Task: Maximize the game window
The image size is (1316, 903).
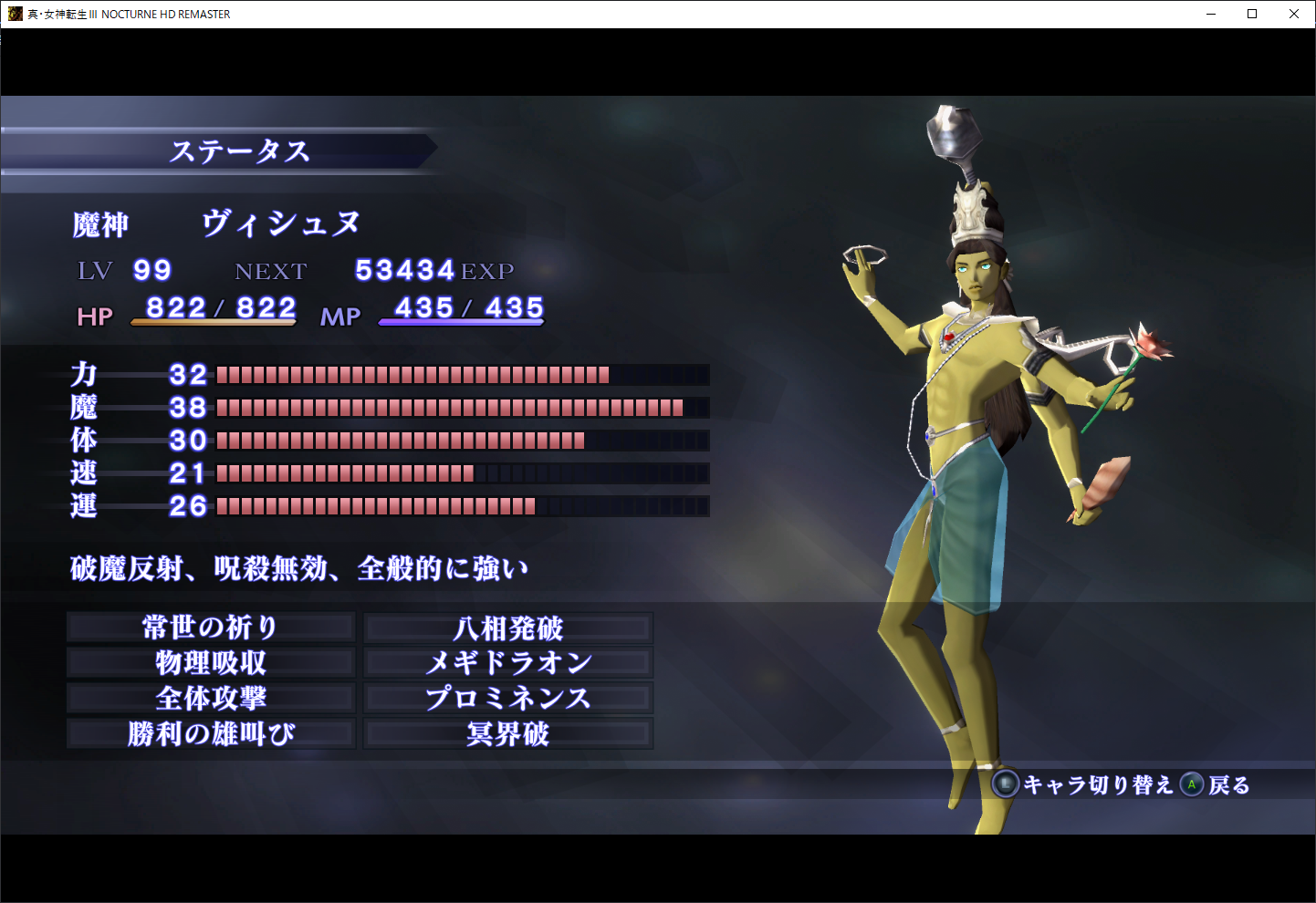Action: [1252, 14]
